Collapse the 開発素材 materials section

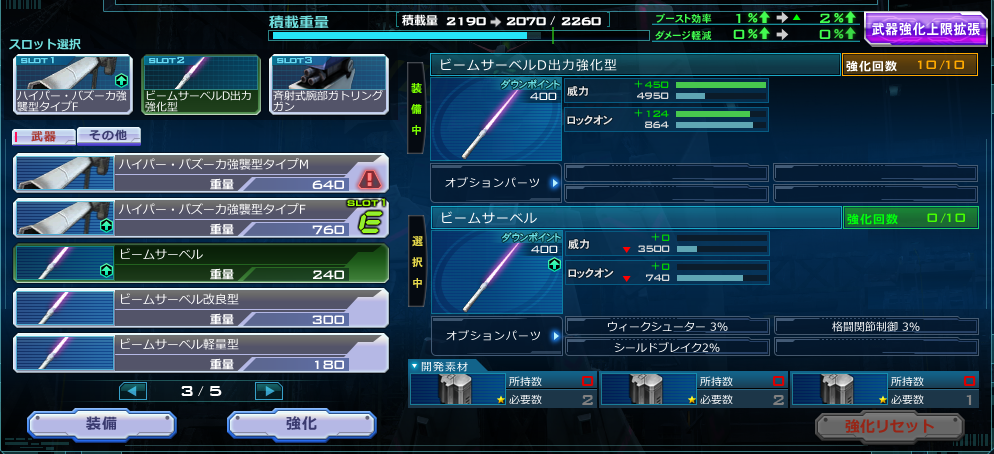[415, 365]
